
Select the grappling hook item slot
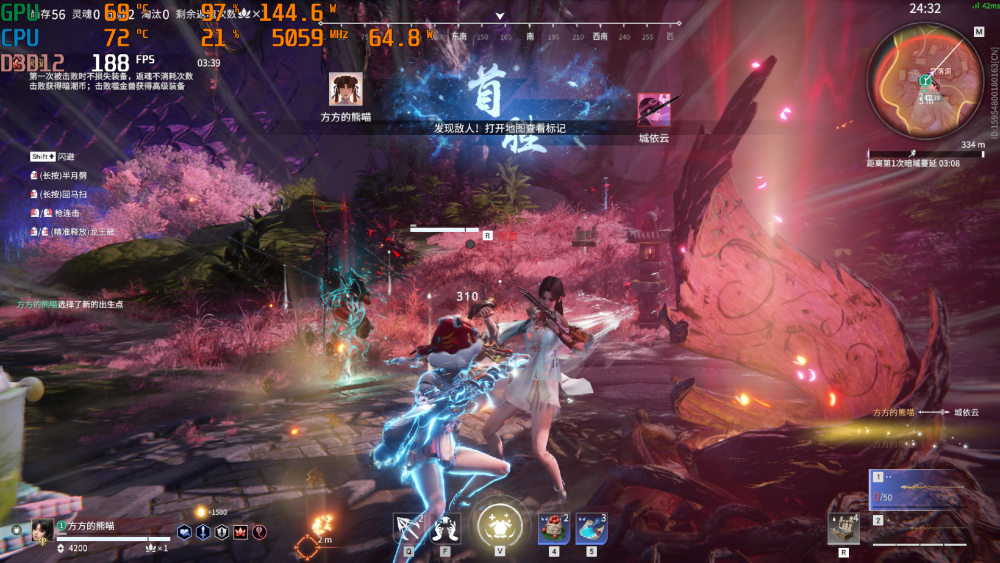[x=408, y=526]
